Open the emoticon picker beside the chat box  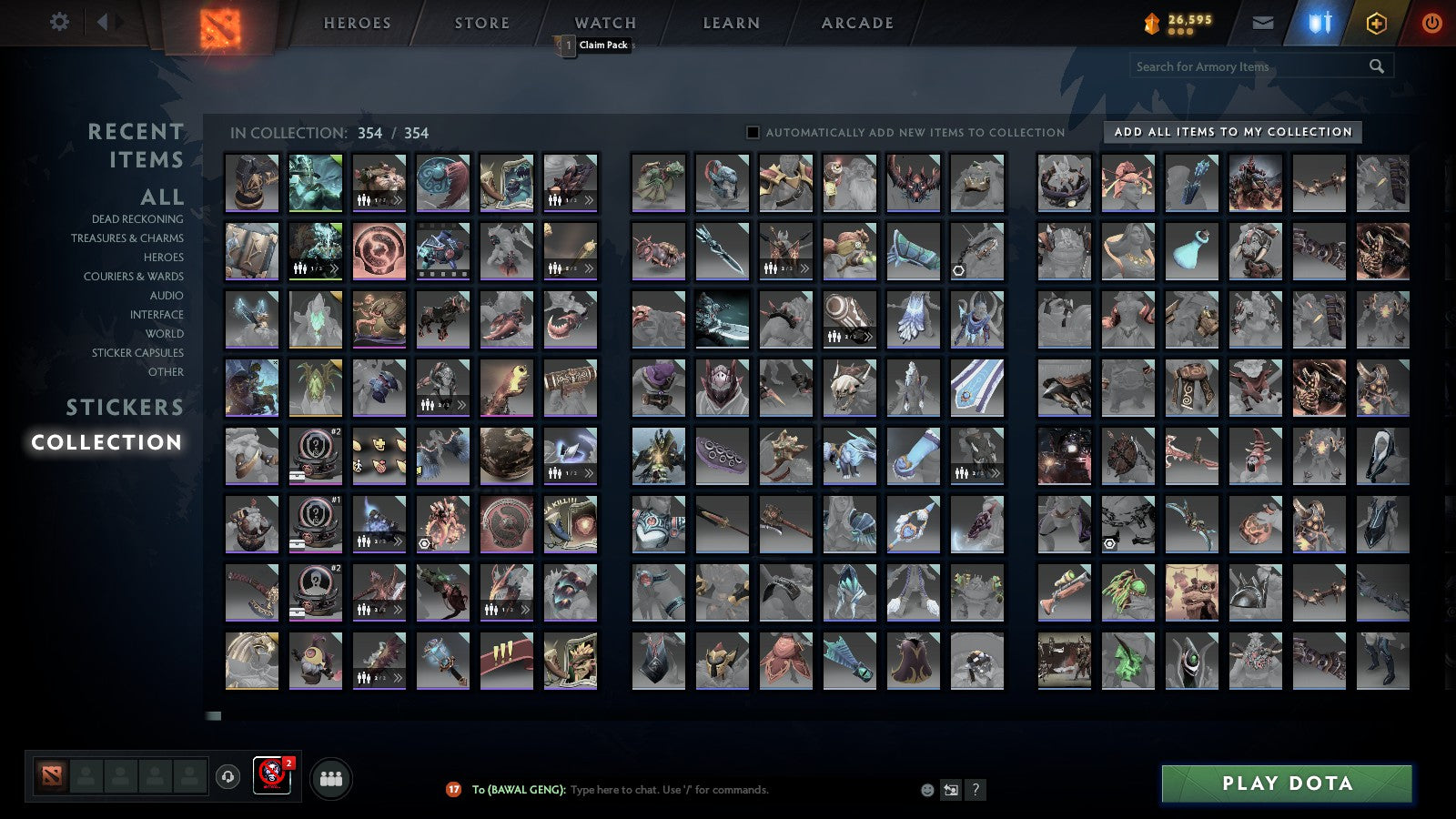[x=925, y=790]
